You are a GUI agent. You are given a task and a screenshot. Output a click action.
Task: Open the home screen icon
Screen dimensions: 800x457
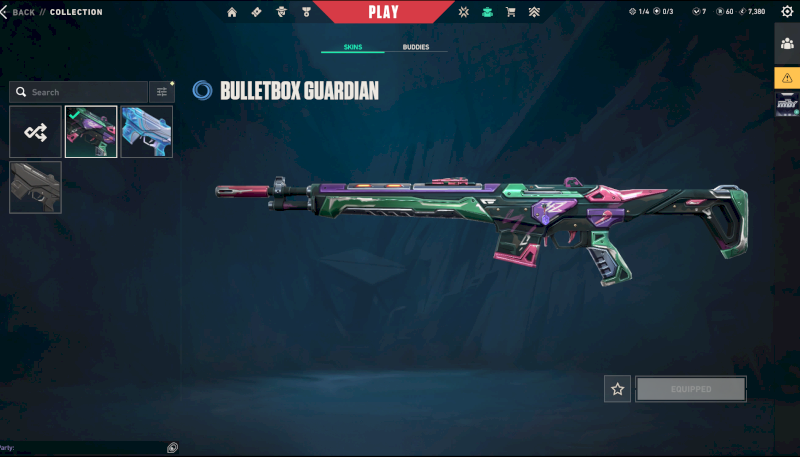click(232, 12)
